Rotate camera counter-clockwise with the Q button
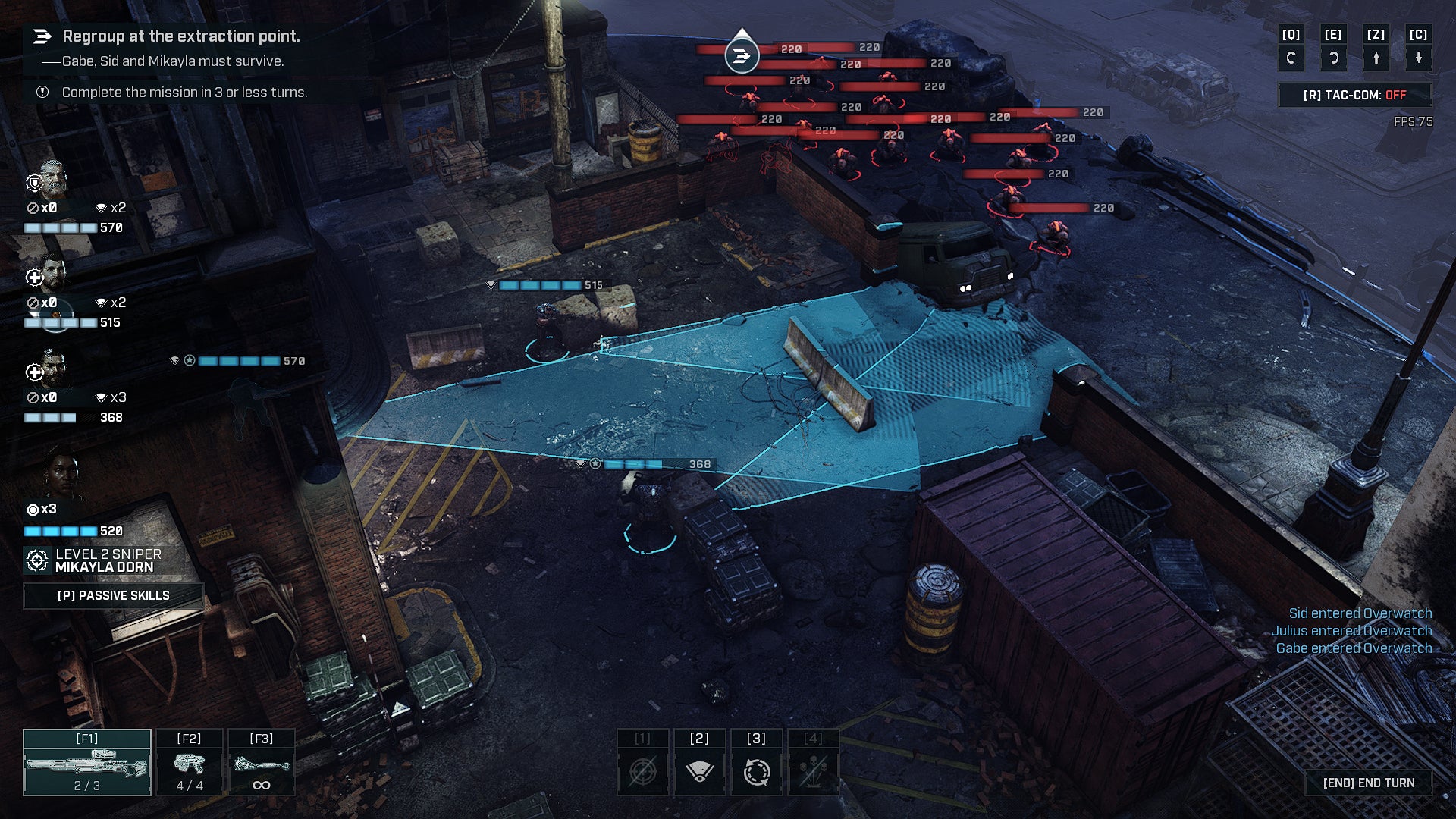This screenshot has height=819, width=1456. (x=1291, y=58)
